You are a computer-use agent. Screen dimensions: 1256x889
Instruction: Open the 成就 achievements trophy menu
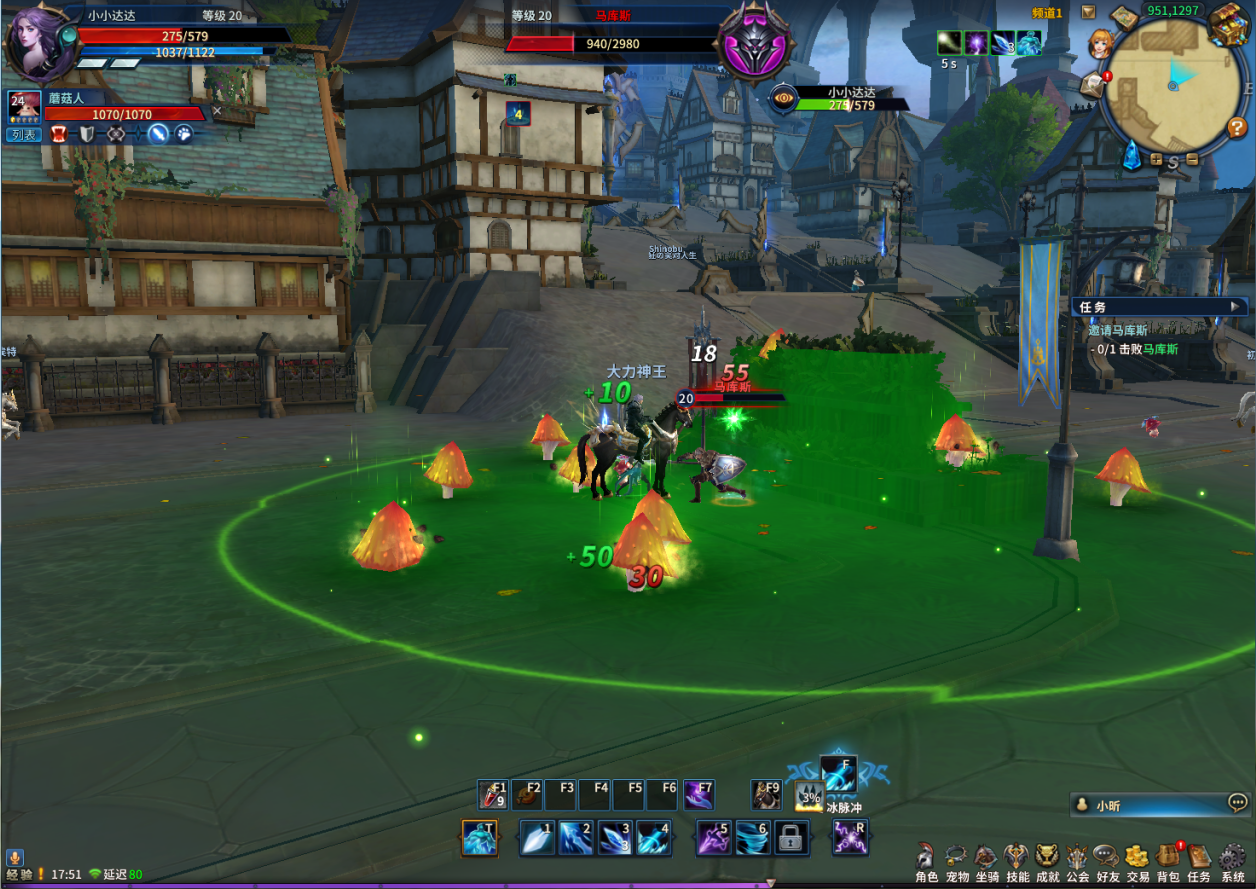click(1047, 857)
